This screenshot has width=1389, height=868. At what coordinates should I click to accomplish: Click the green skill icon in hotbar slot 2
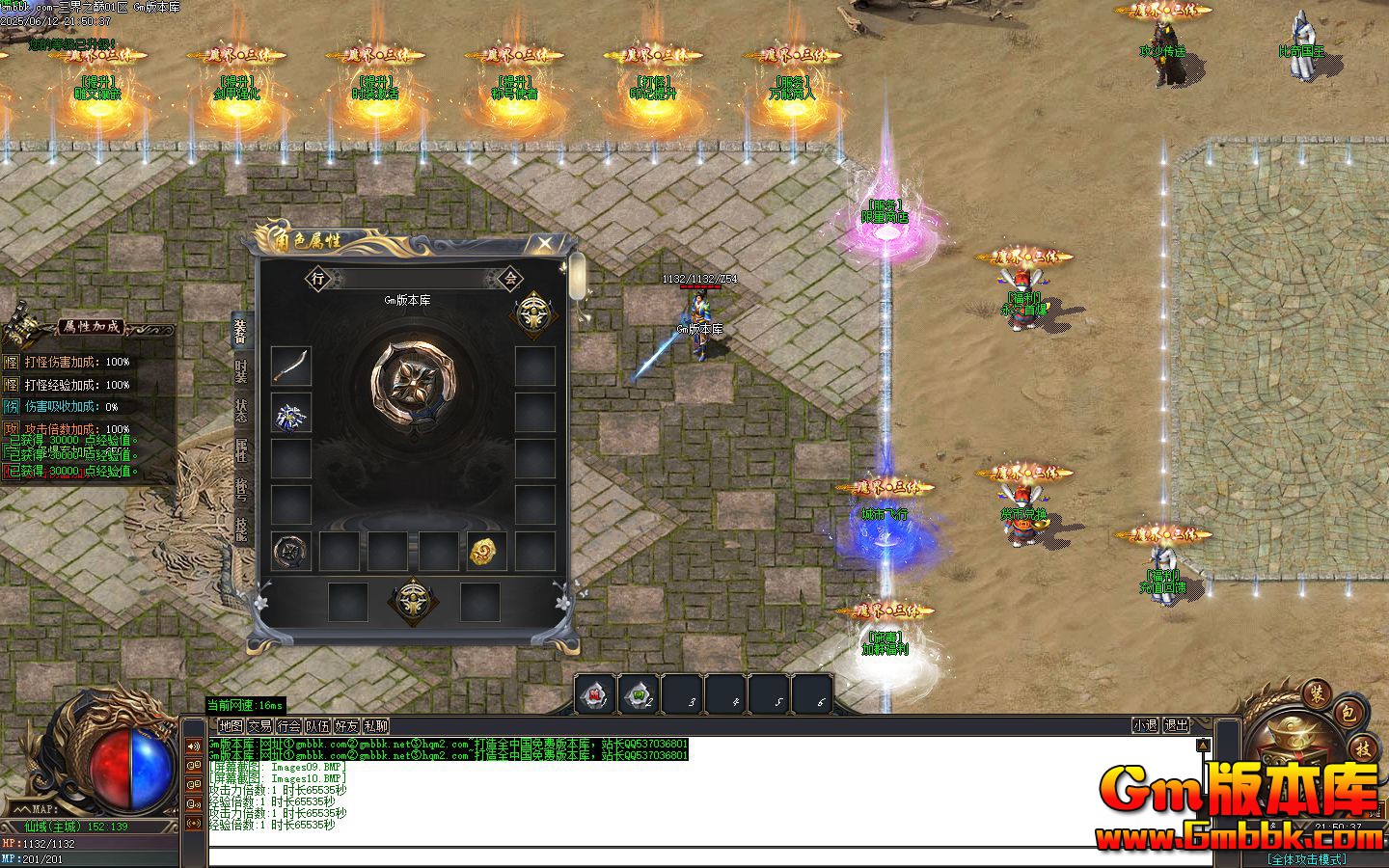click(639, 692)
